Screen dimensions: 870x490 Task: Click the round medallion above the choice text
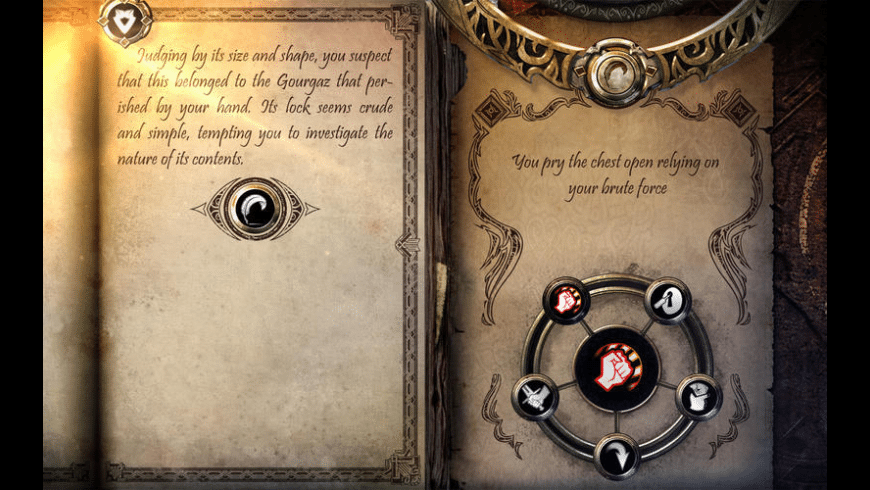point(614,70)
